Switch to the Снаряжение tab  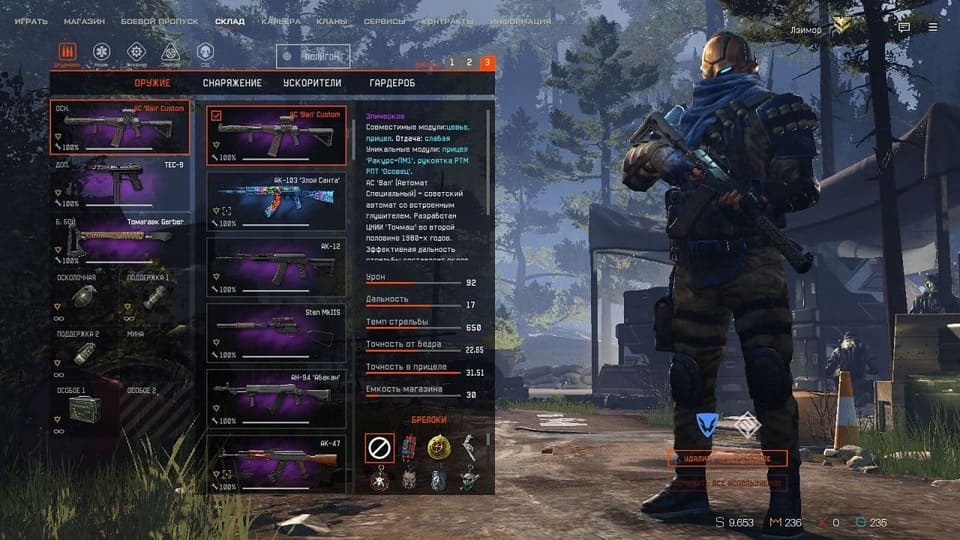click(232, 83)
